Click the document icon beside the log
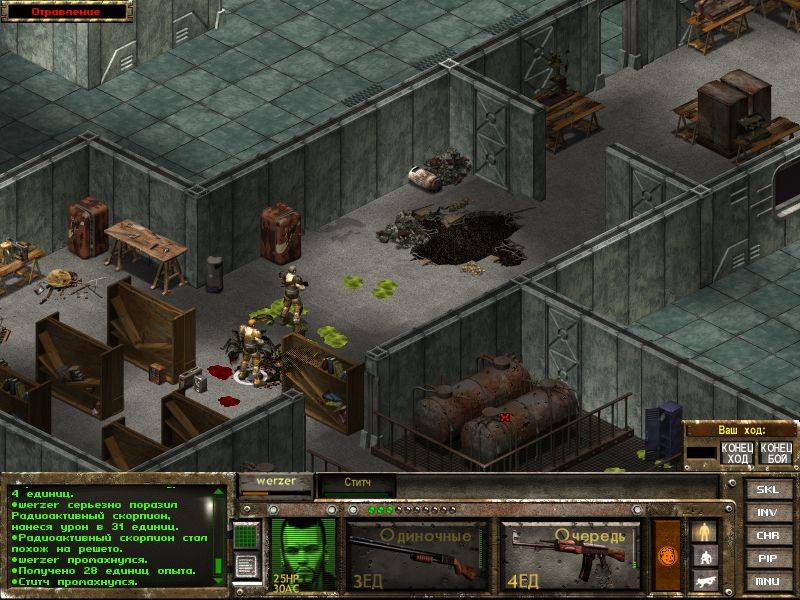 [x=246, y=565]
